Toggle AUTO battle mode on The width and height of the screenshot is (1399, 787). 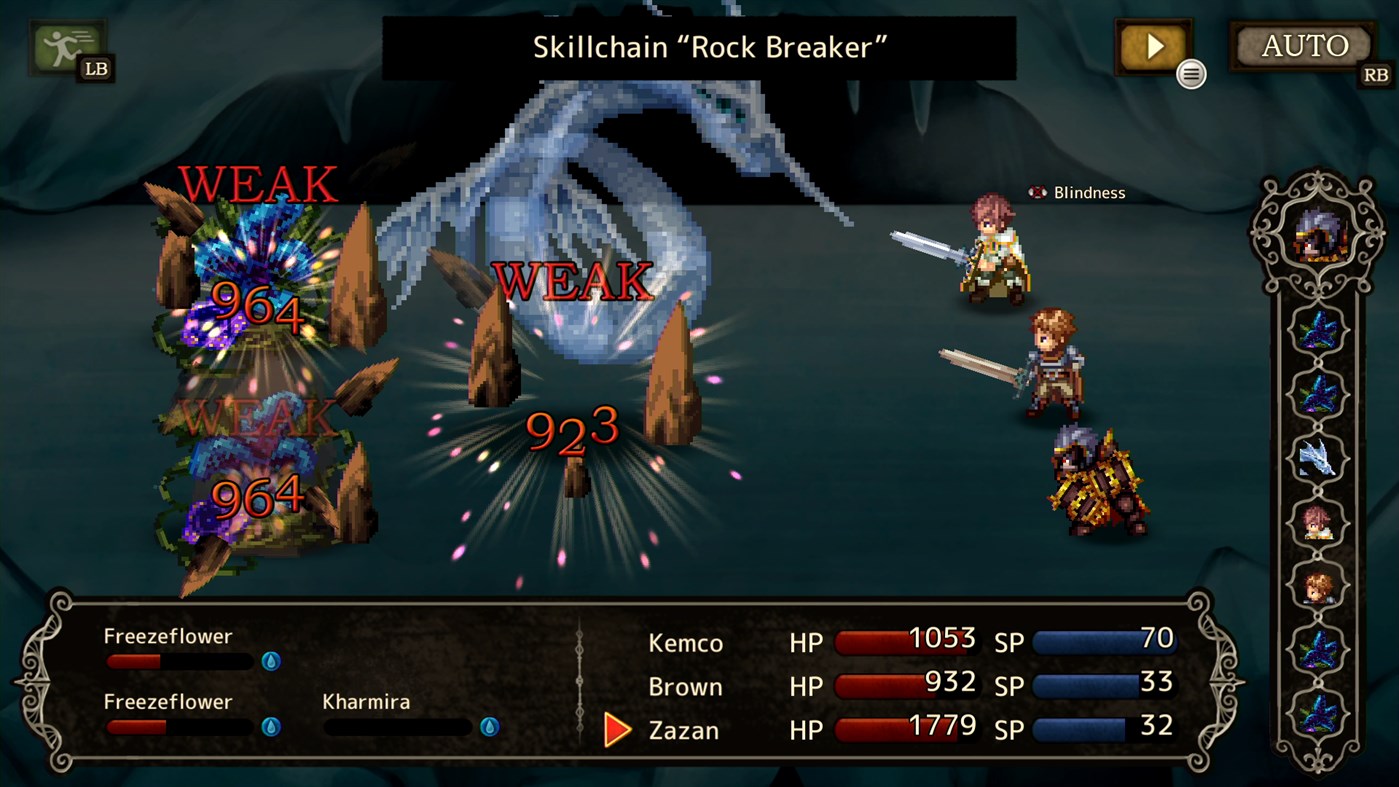tap(1301, 44)
